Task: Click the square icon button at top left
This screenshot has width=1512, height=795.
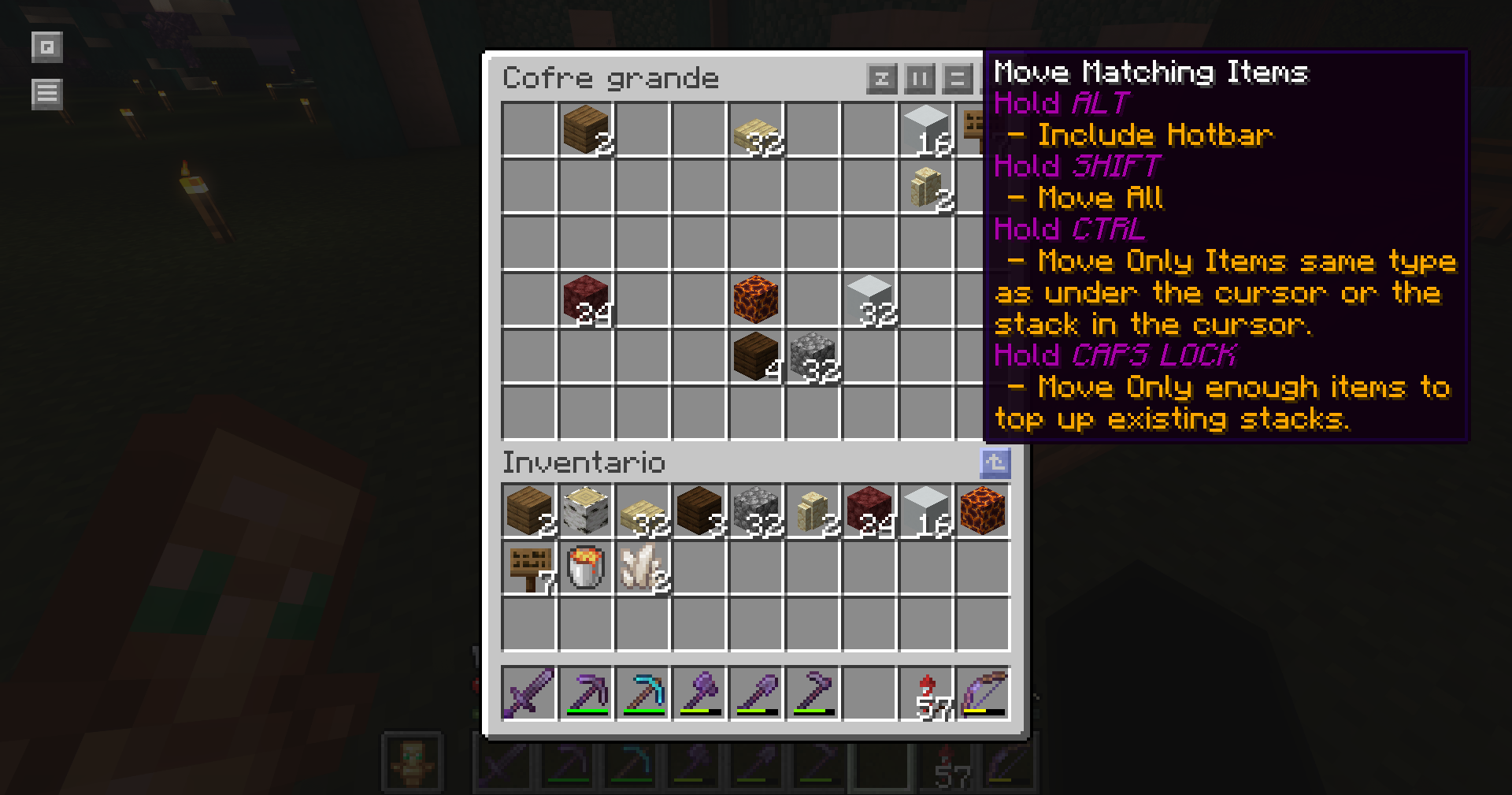Action: [46, 47]
